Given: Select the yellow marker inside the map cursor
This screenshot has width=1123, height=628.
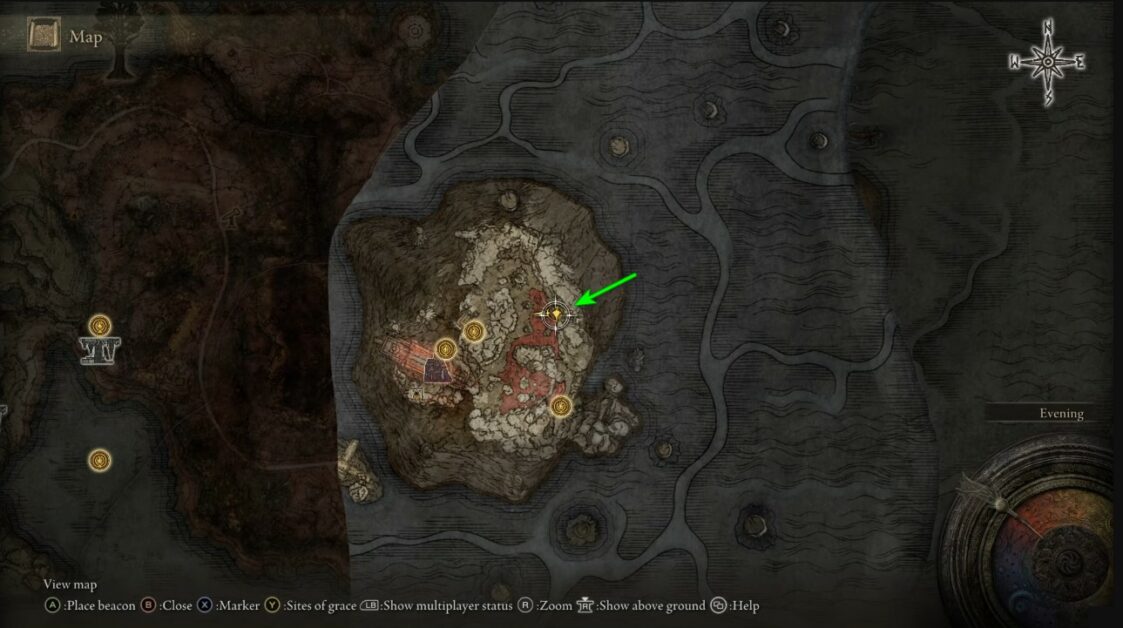Looking at the screenshot, I should pyautogui.click(x=556, y=315).
